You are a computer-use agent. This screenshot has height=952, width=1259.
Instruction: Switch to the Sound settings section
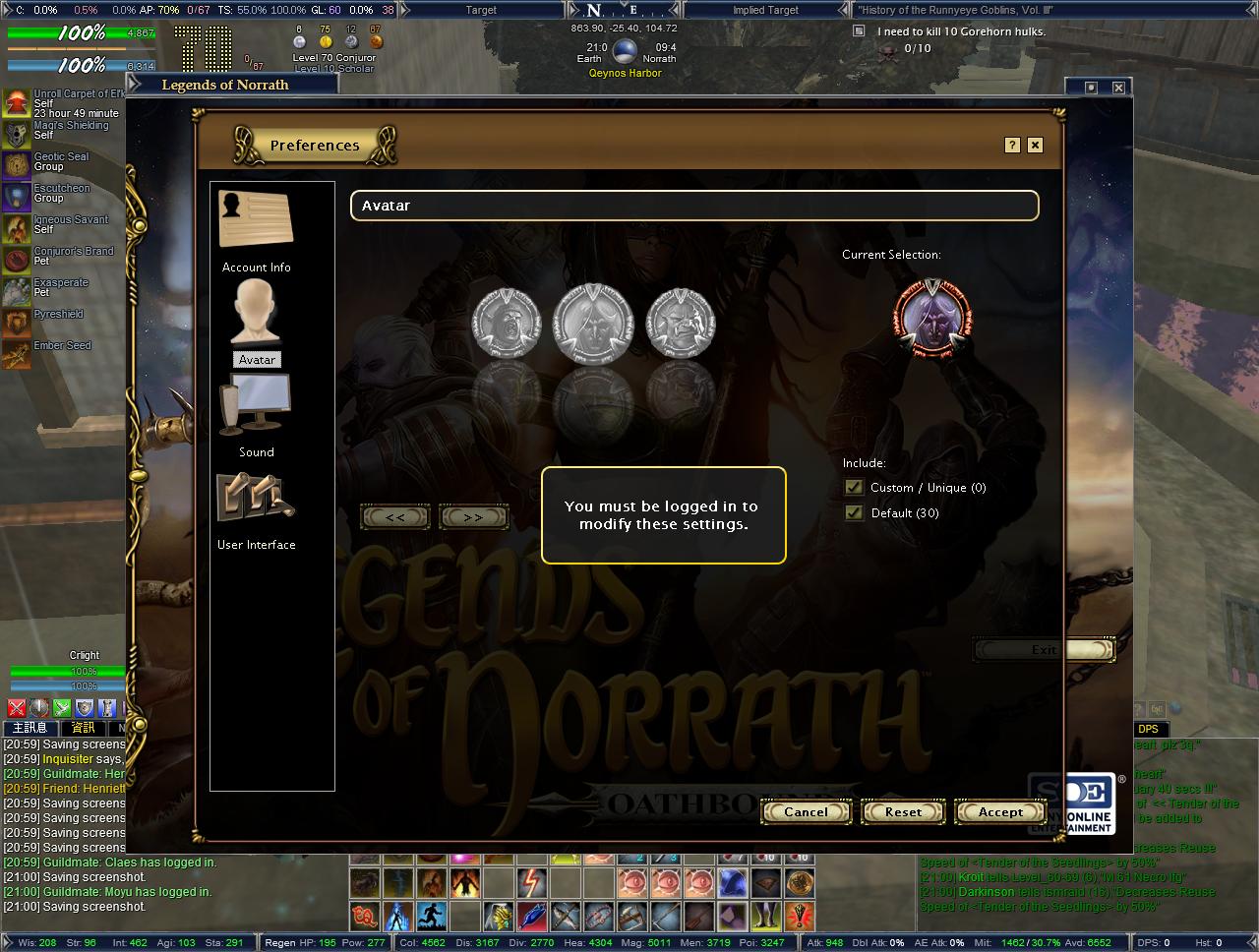[256, 413]
